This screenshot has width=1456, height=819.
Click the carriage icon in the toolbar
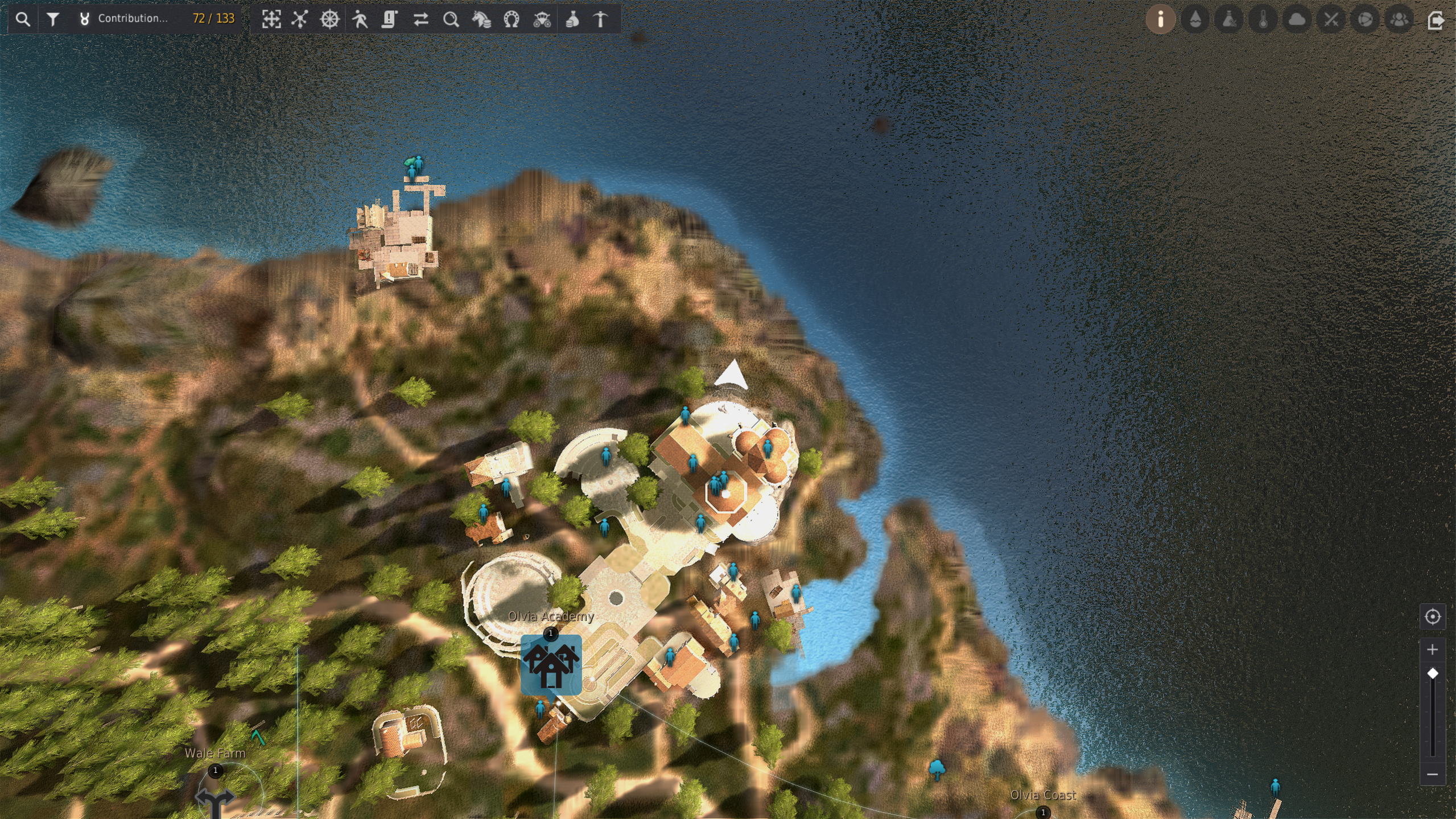pos(542,19)
